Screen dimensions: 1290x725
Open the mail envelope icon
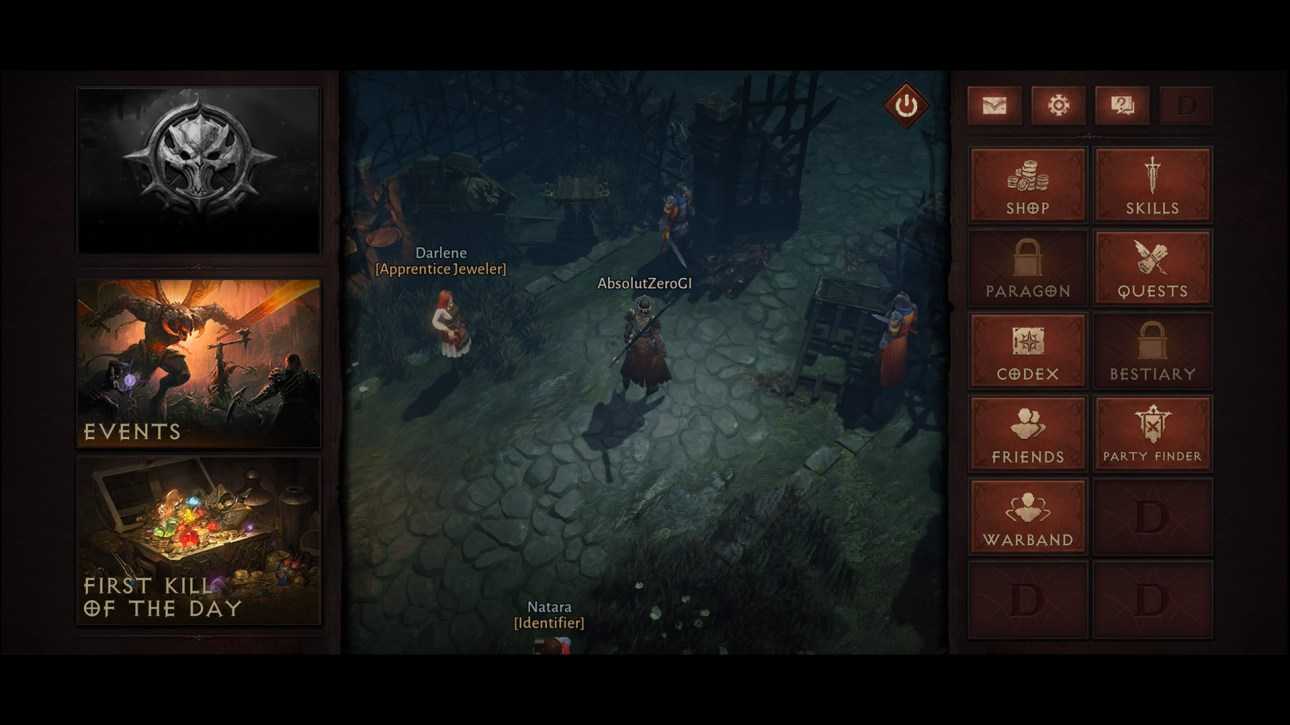click(994, 106)
